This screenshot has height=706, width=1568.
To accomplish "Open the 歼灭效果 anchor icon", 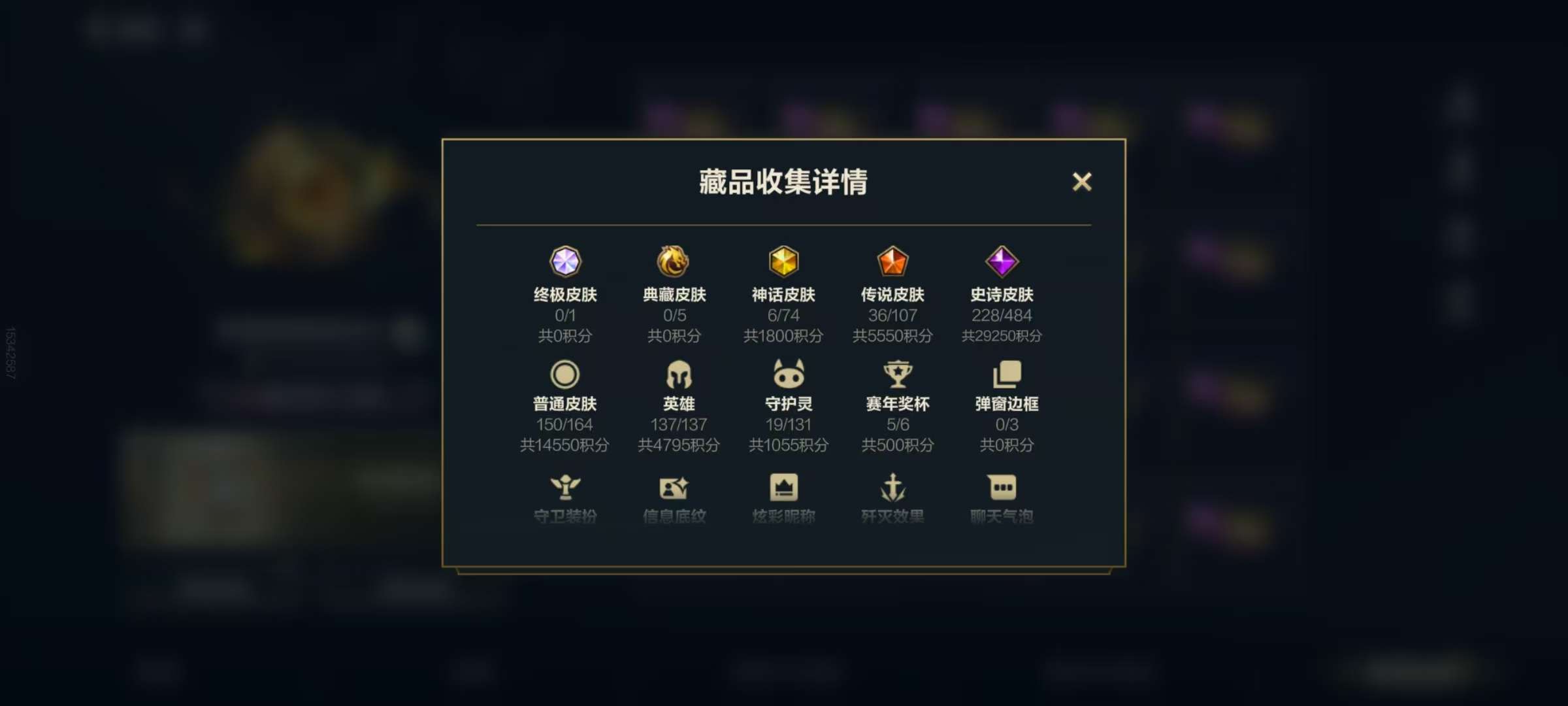I will click(893, 486).
